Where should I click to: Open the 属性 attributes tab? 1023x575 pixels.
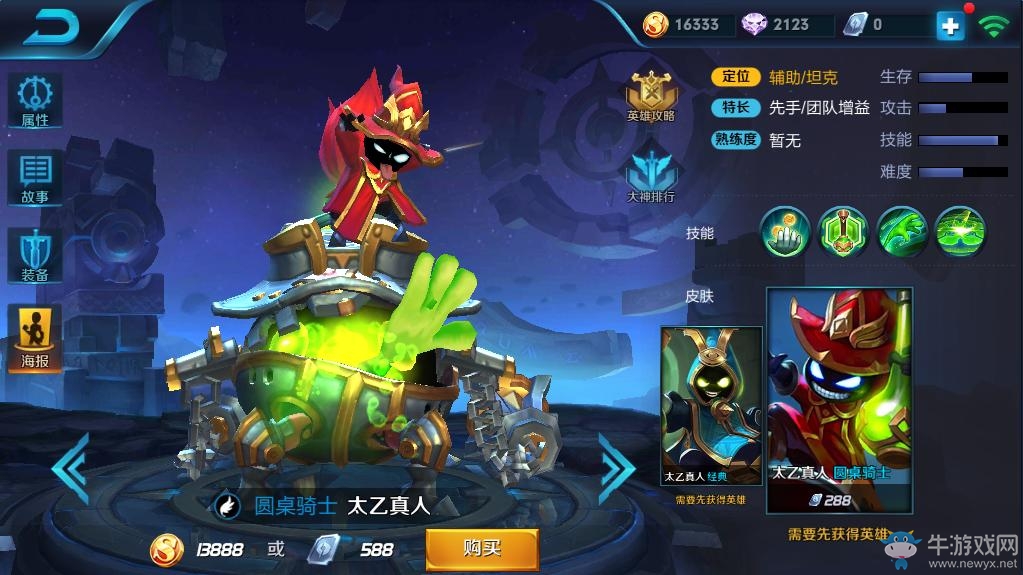point(35,101)
